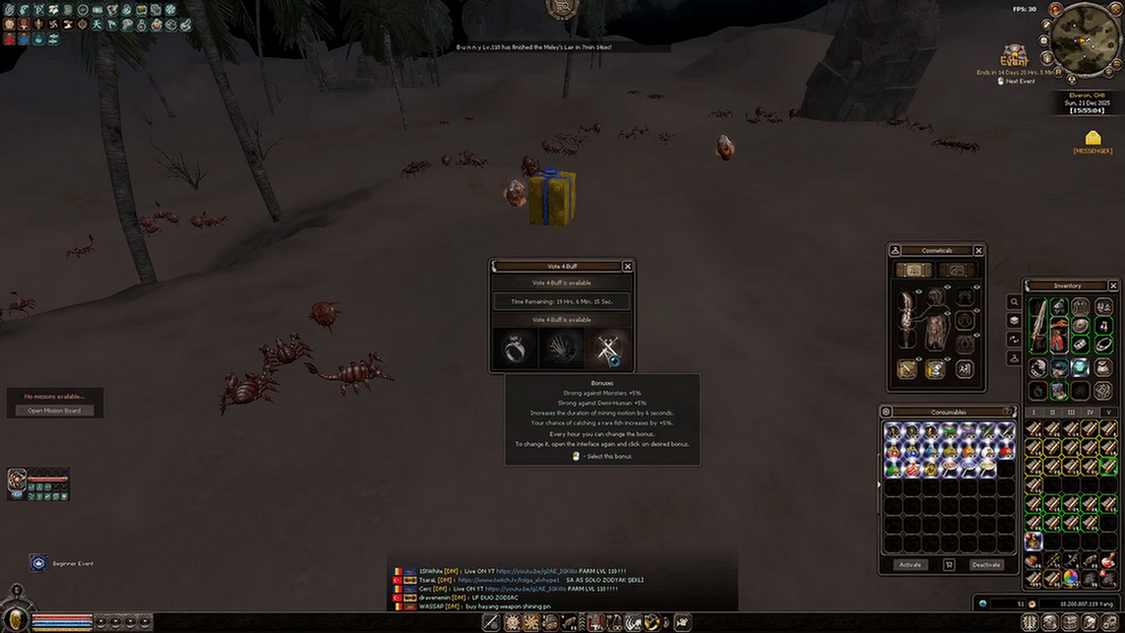Open the Beginner Event icon
This screenshot has height=633, width=1125.
38,563
